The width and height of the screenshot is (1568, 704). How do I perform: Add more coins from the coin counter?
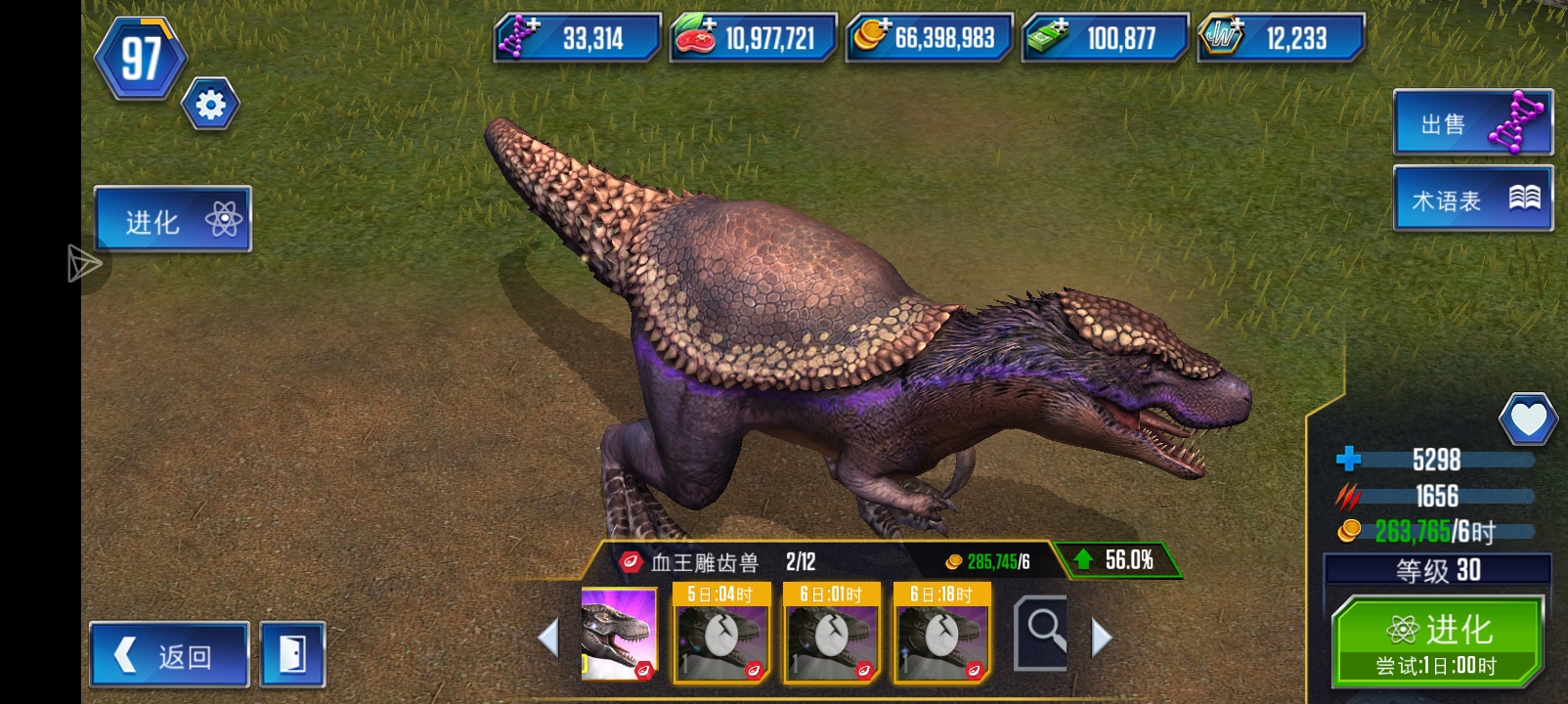tap(929, 38)
